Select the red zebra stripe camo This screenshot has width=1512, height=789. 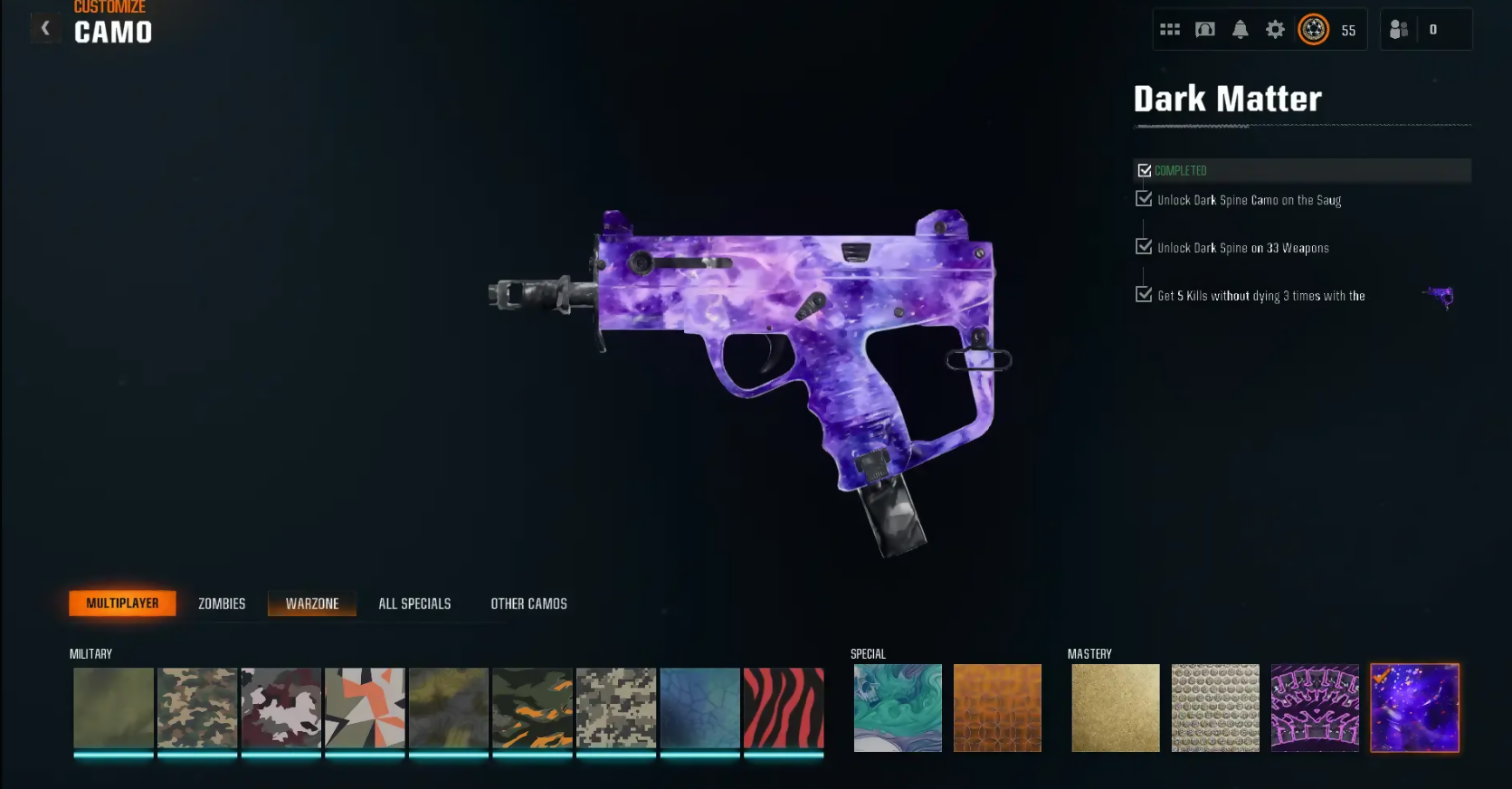tap(784, 708)
